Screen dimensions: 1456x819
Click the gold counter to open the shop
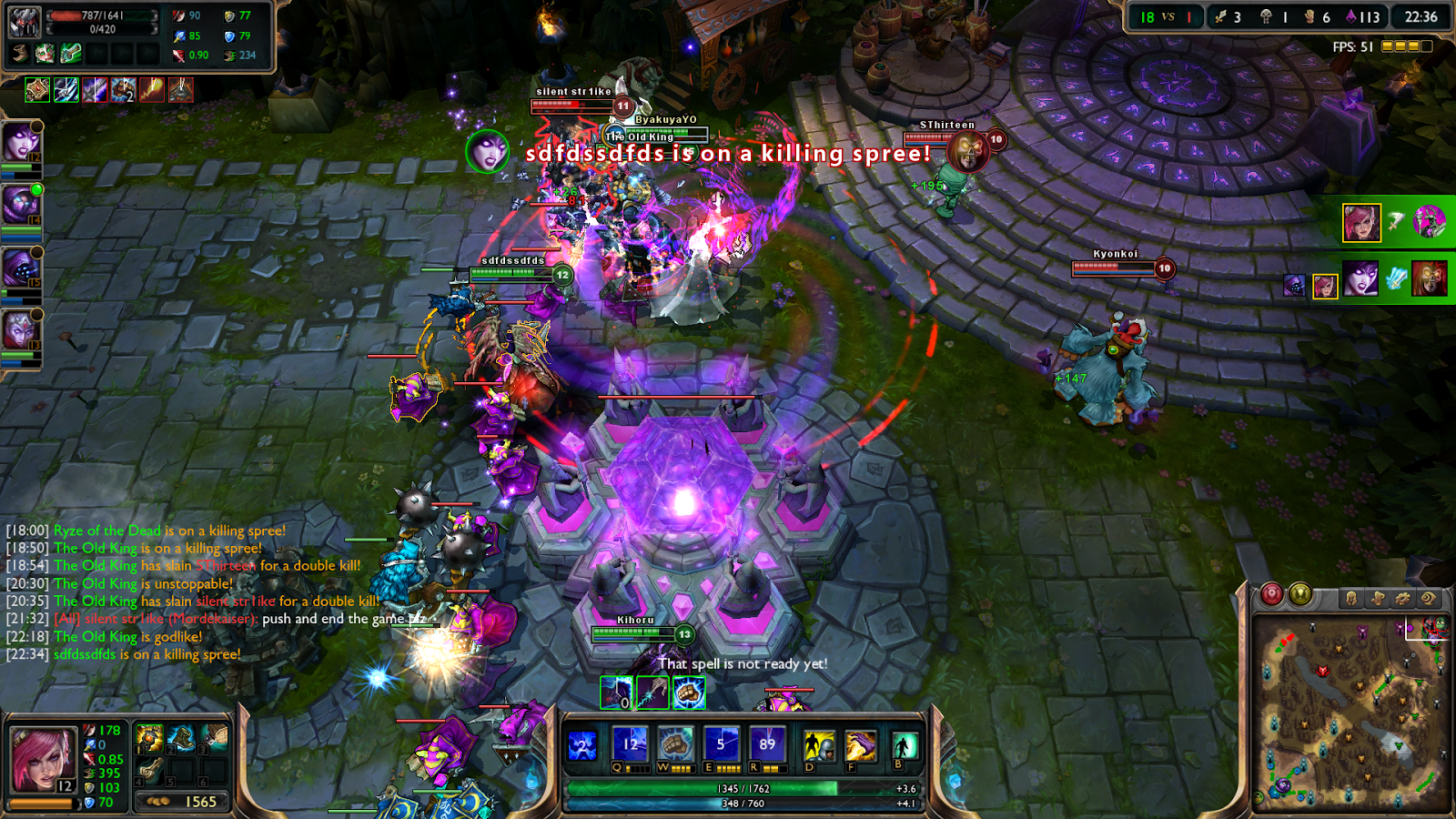[x=182, y=801]
